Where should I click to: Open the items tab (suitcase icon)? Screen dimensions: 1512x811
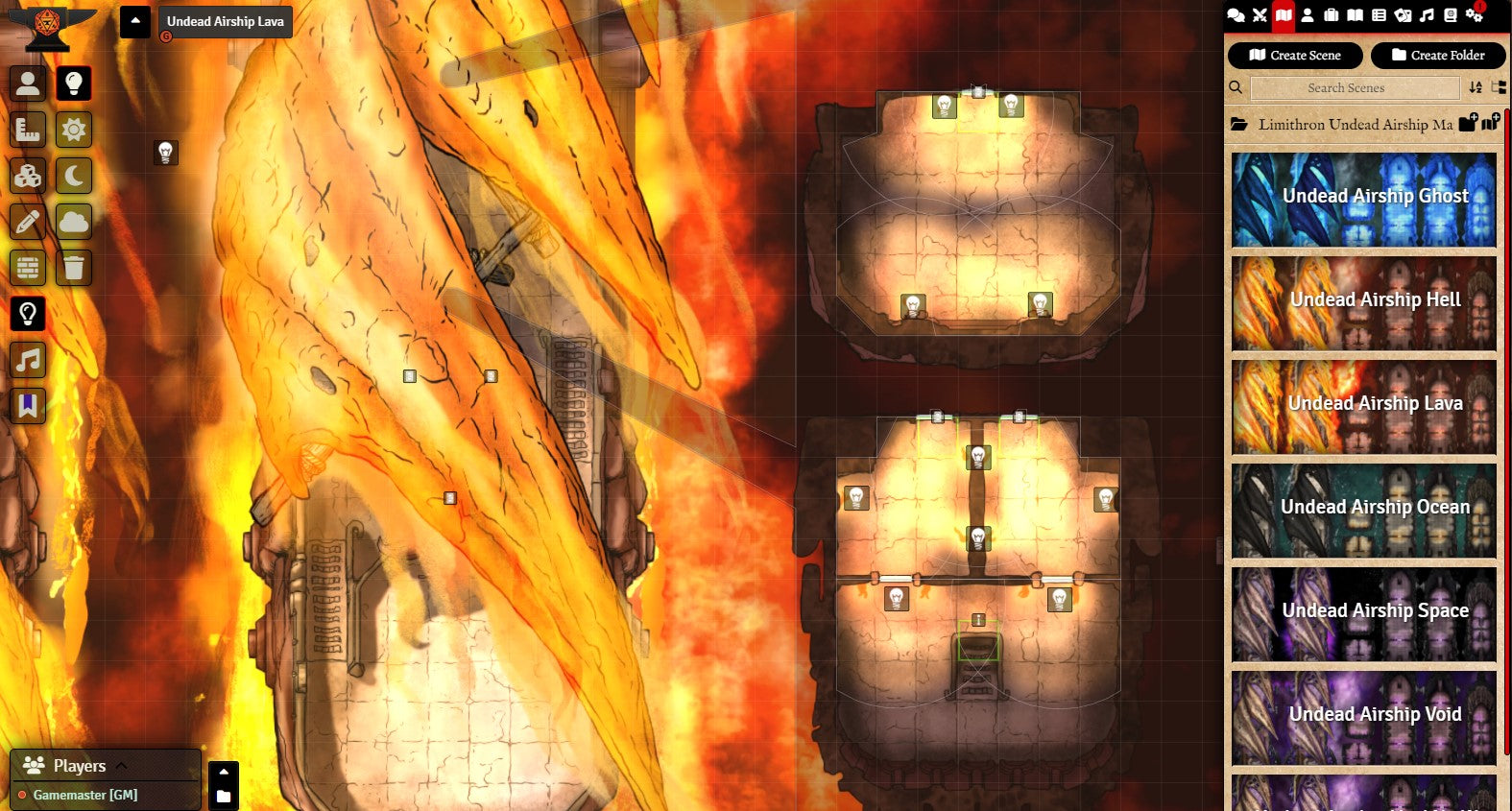coord(1332,15)
